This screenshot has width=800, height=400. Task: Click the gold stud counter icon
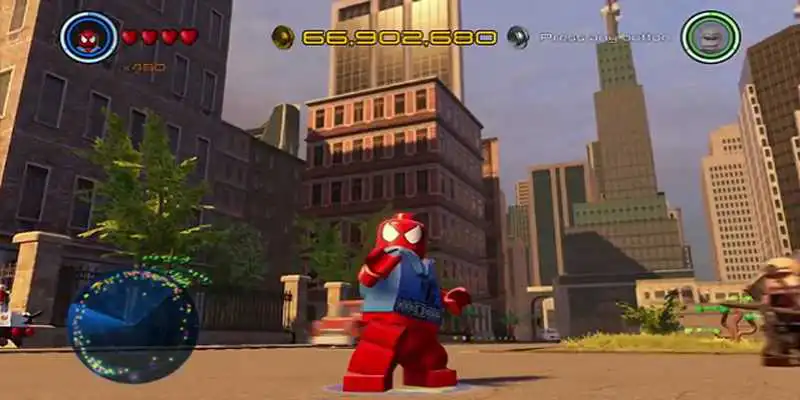[283, 37]
